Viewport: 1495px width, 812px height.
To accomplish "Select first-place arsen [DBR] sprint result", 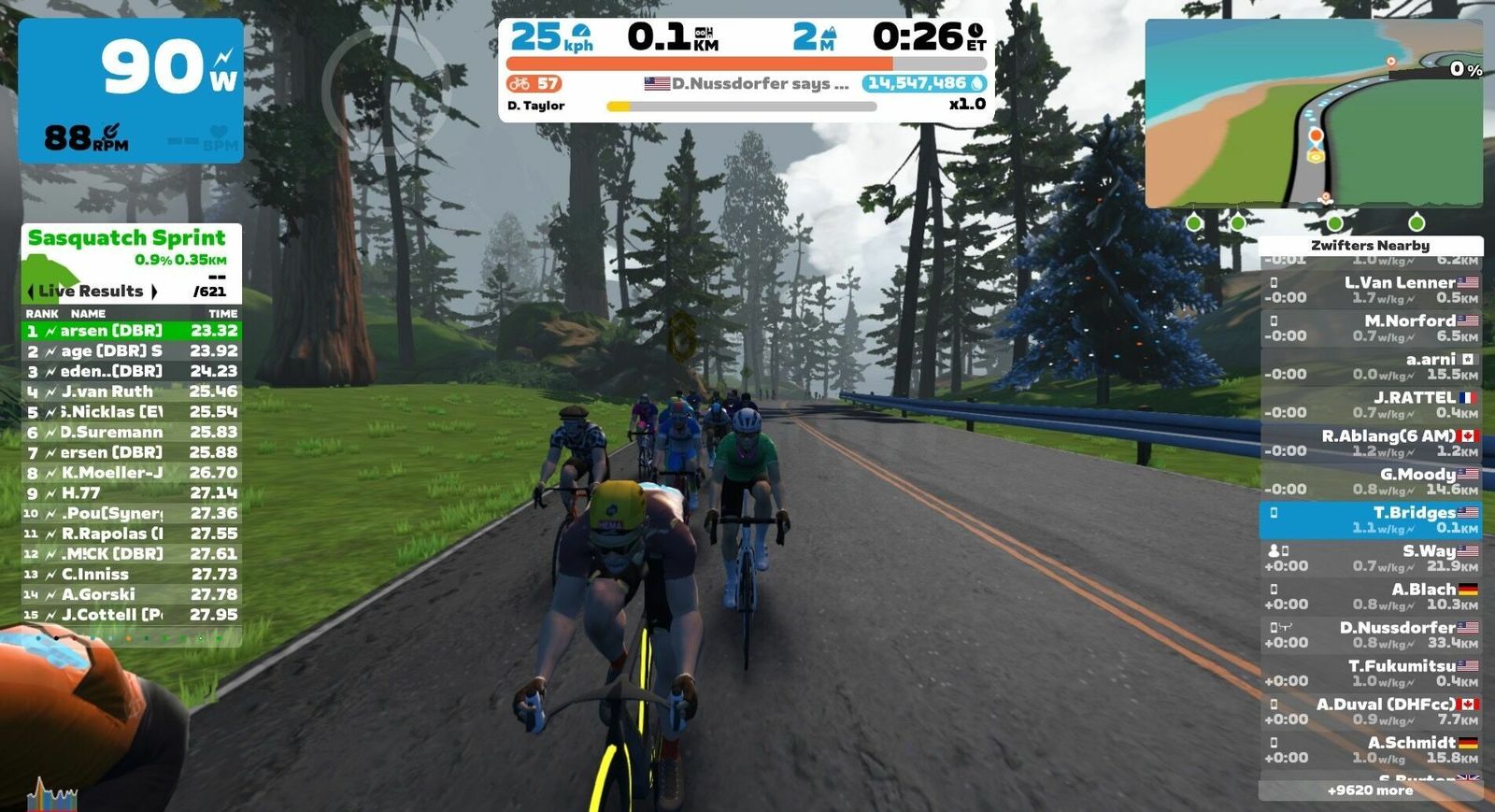I will coord(131,331).
